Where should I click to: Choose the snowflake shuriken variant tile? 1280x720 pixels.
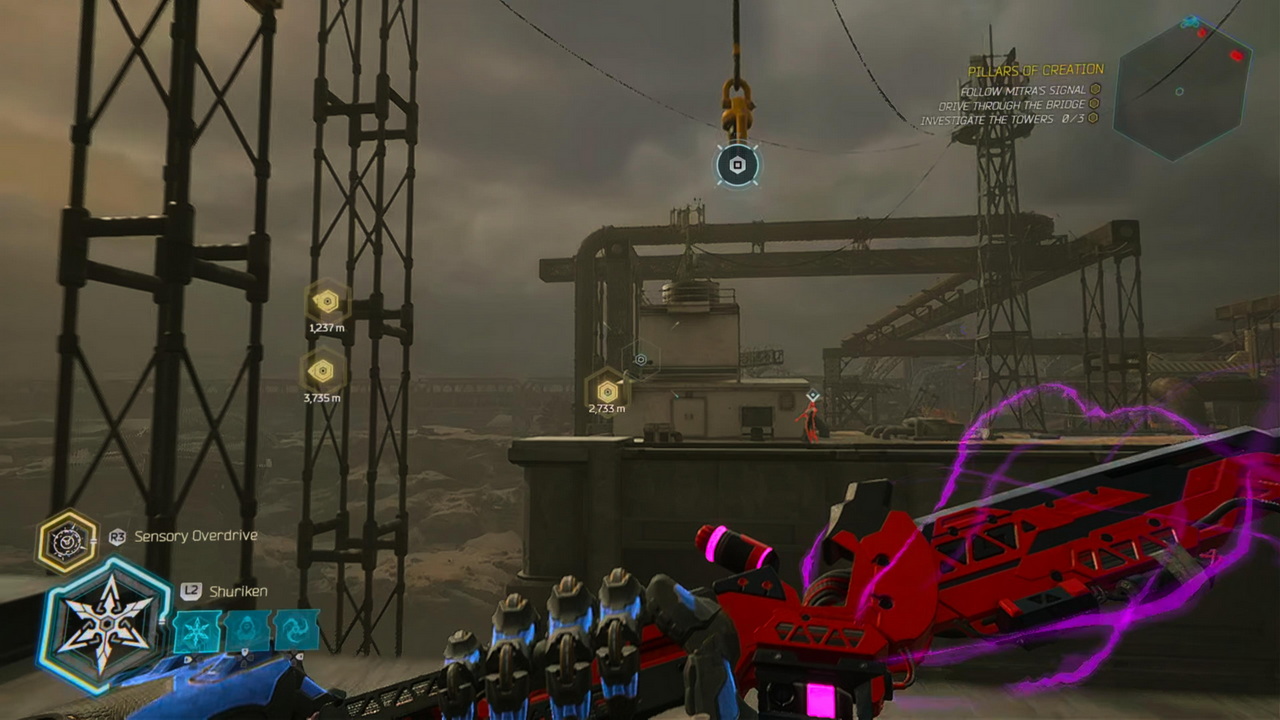pos(197,631)
